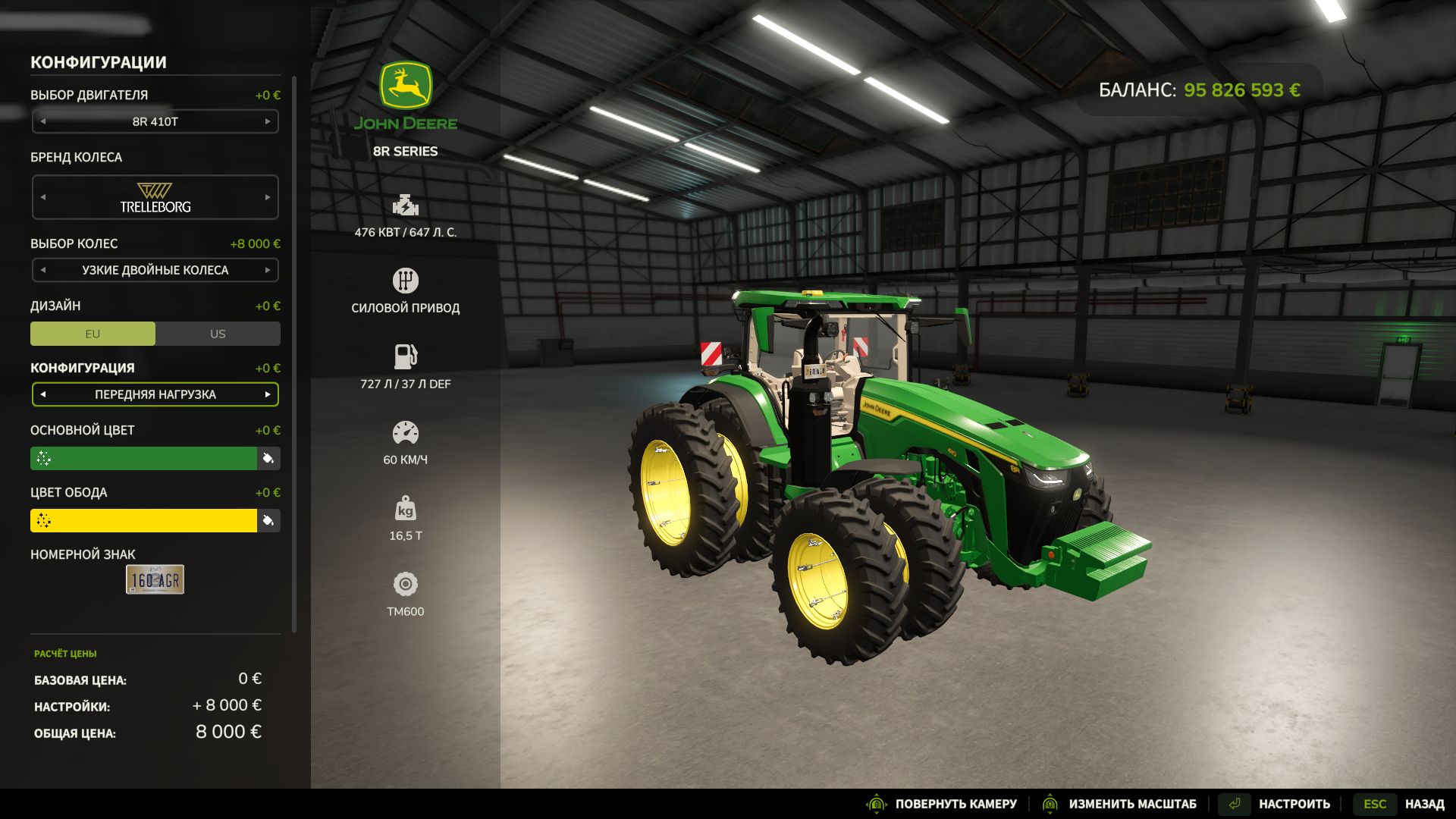Switch design to US
Image resolution: width=1456 pixels, height=819 pixels.
click(217, 334)
